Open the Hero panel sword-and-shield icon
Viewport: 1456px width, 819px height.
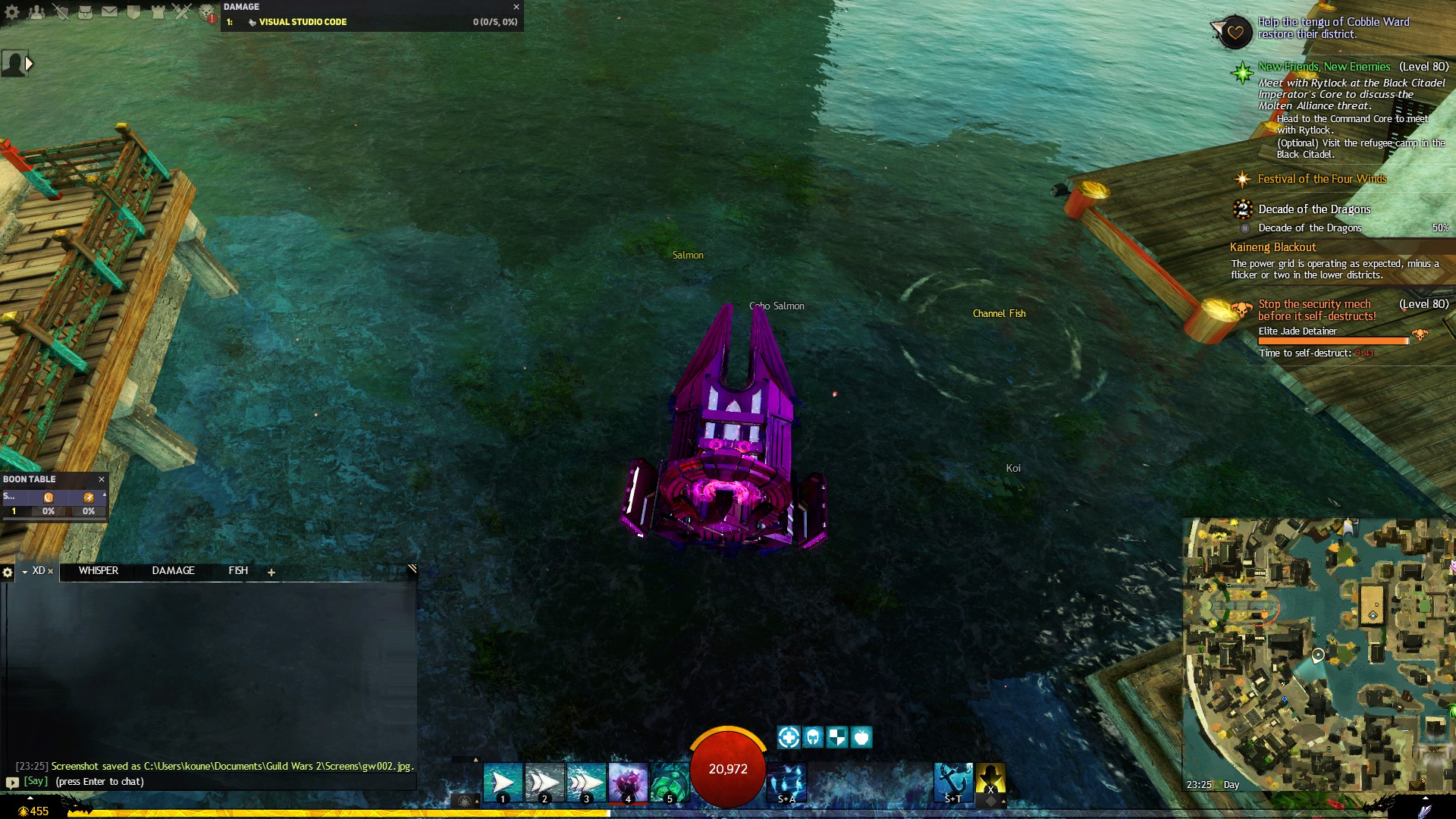61,11
